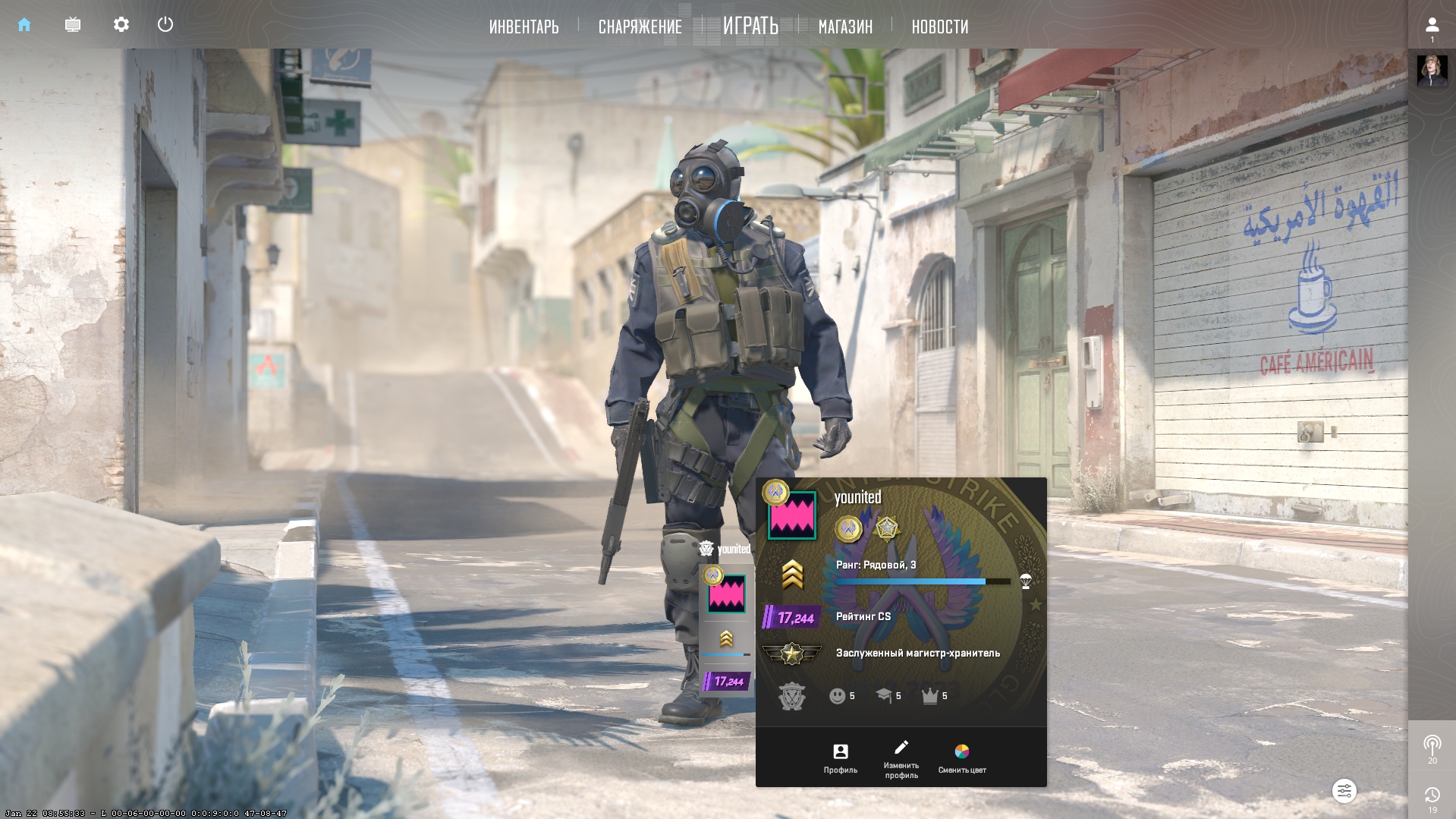
Task: Click the younited name in profile card
Action: (x=857, y=497)
